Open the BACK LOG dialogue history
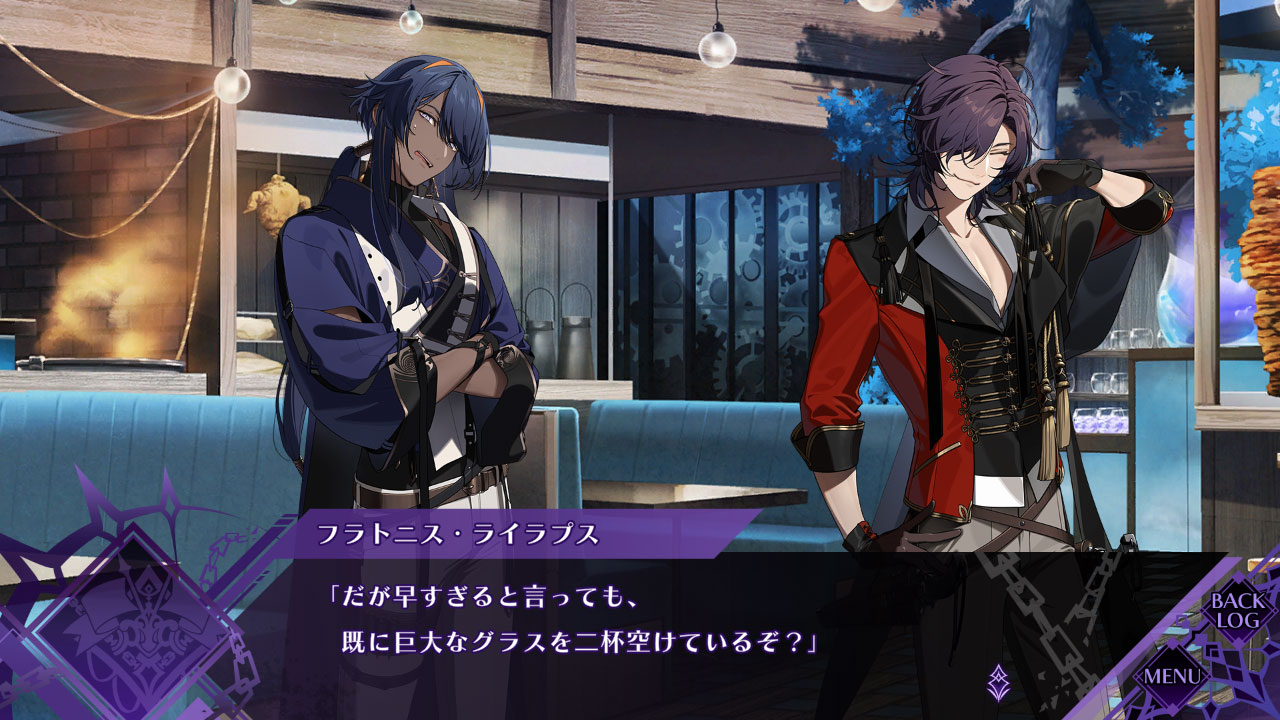 click(1238, 610)
